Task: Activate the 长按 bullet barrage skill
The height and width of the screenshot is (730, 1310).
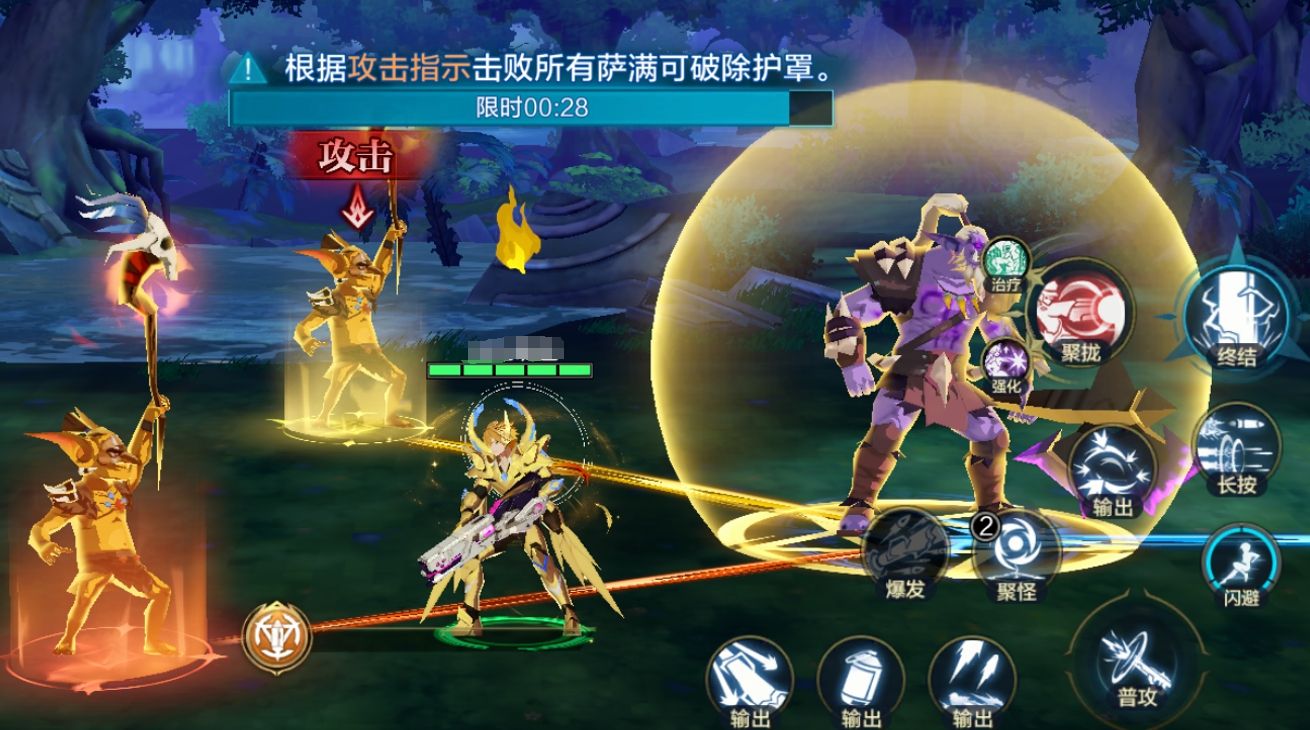Action: [1236, 449]
